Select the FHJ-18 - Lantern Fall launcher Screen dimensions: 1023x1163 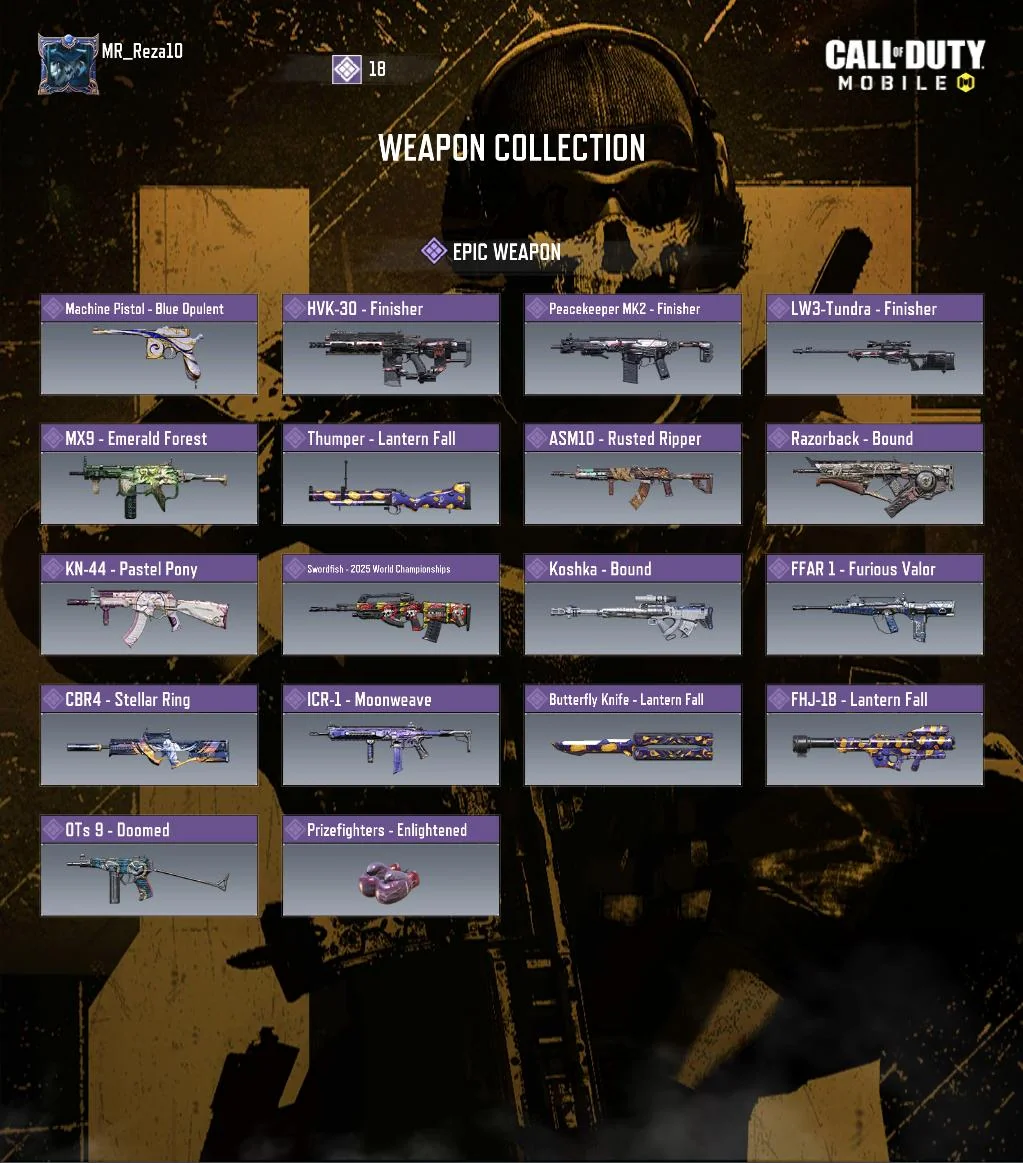pos(875,736)
